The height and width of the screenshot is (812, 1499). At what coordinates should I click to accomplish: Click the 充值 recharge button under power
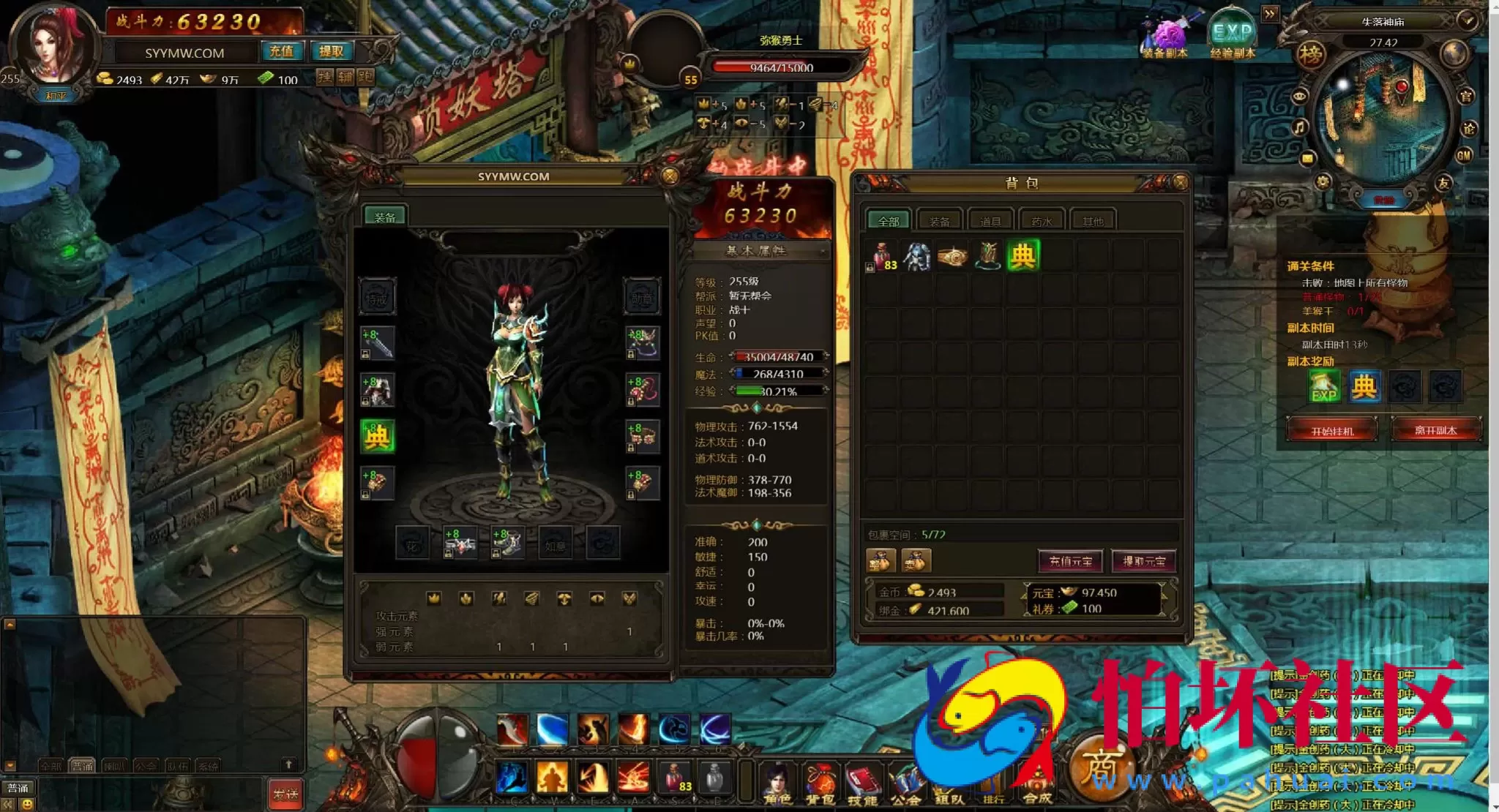[281, 51]
